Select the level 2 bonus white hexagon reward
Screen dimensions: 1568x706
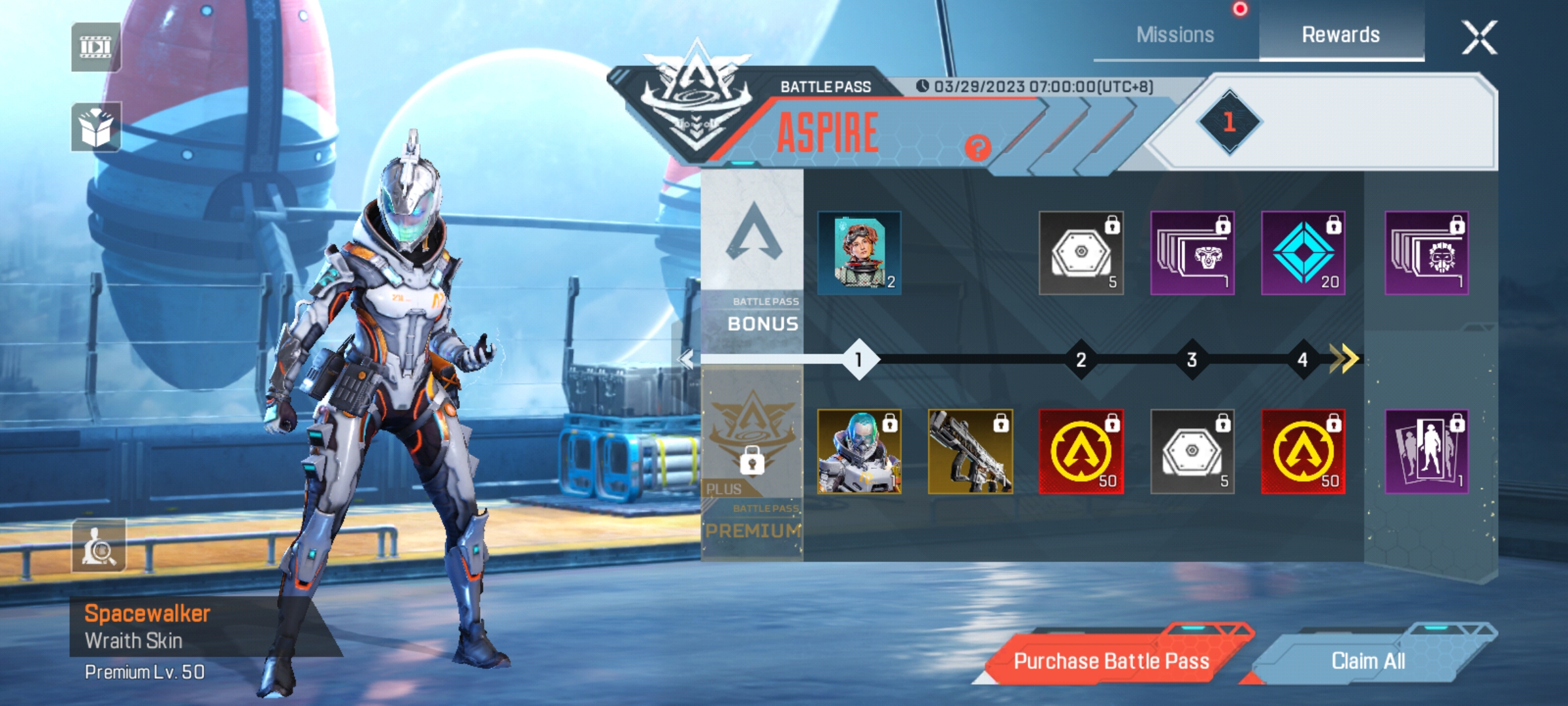click(1081, 253)
